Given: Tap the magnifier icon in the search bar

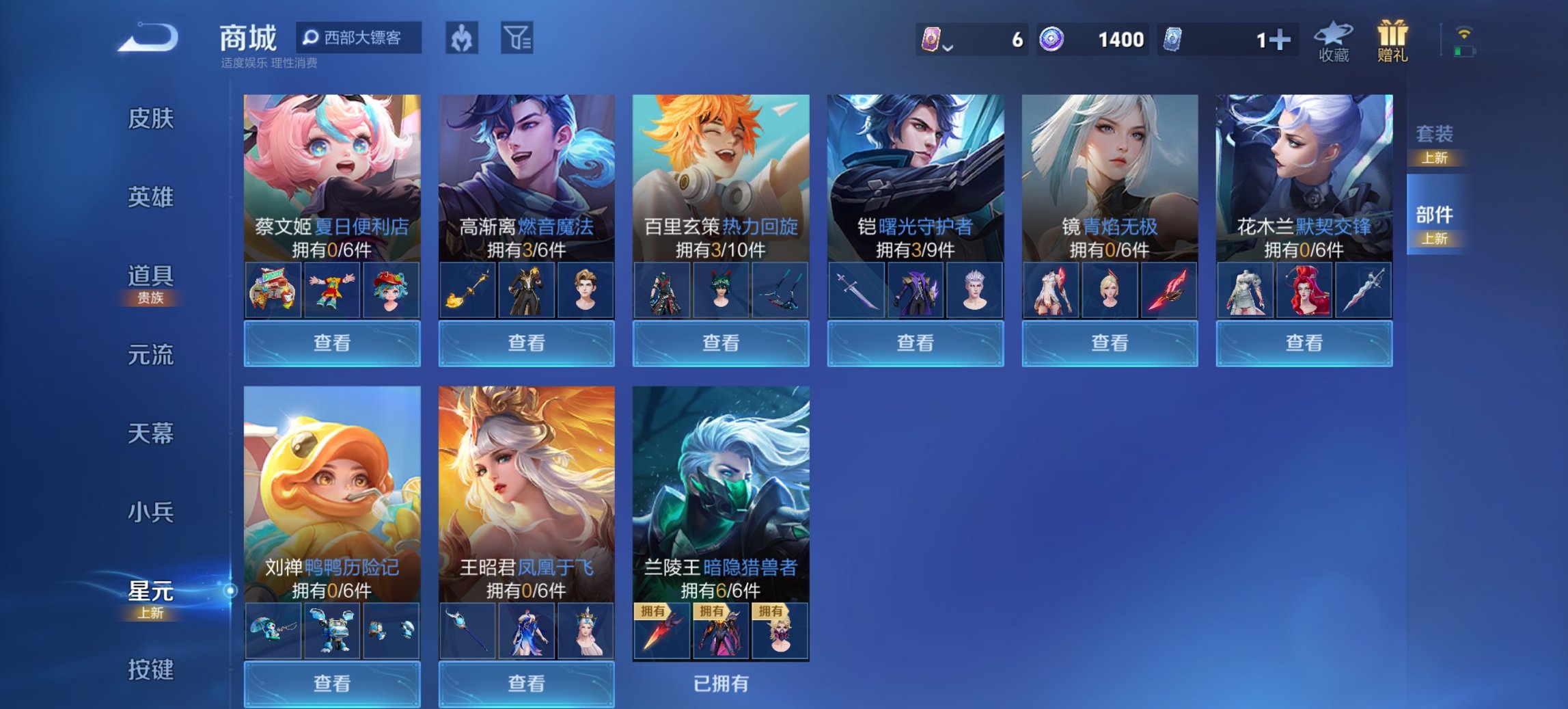Looking at the screenshot, I should (x=312, y=38).
